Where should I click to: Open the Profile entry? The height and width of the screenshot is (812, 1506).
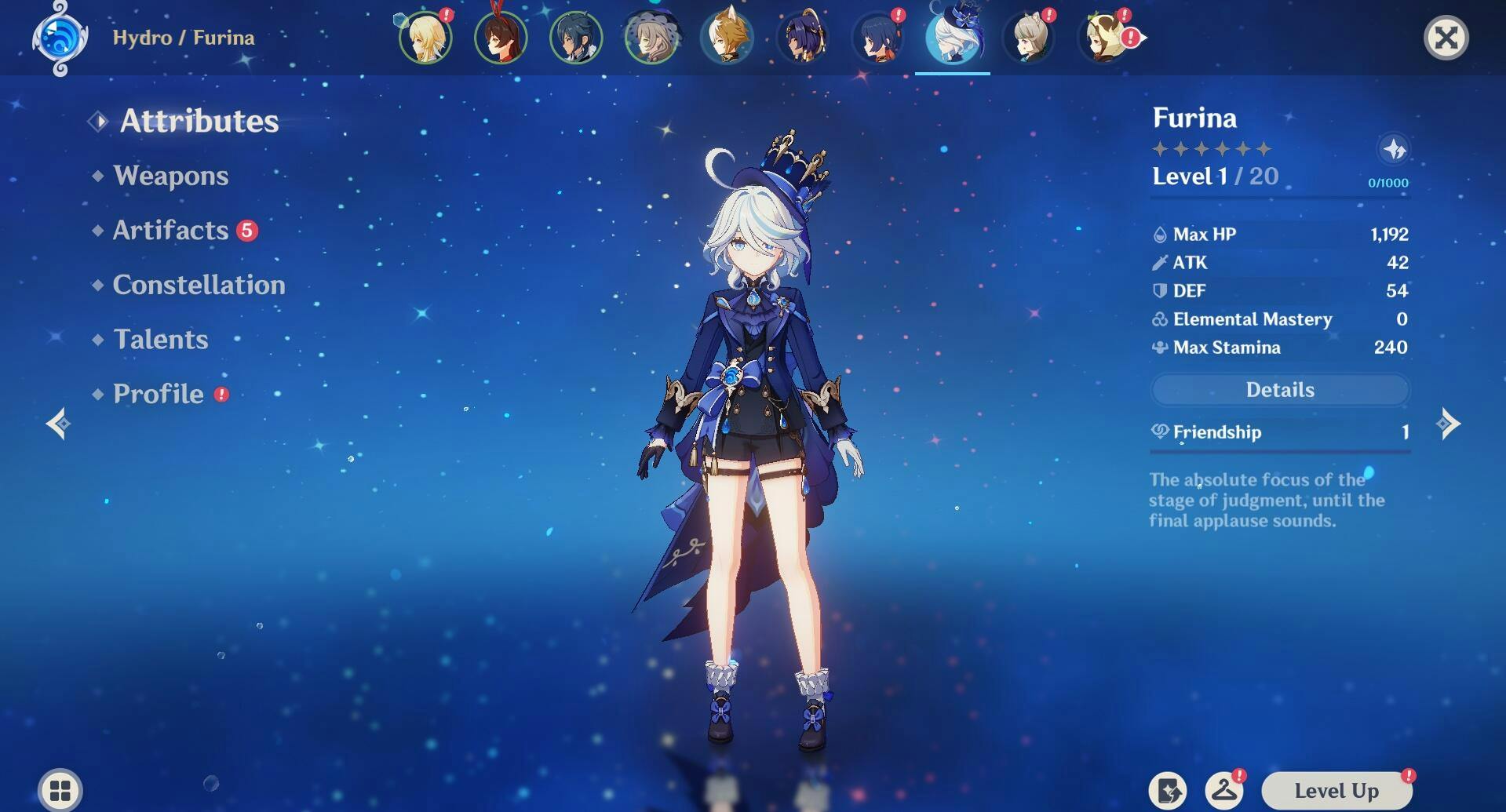(x=158, y=394)
